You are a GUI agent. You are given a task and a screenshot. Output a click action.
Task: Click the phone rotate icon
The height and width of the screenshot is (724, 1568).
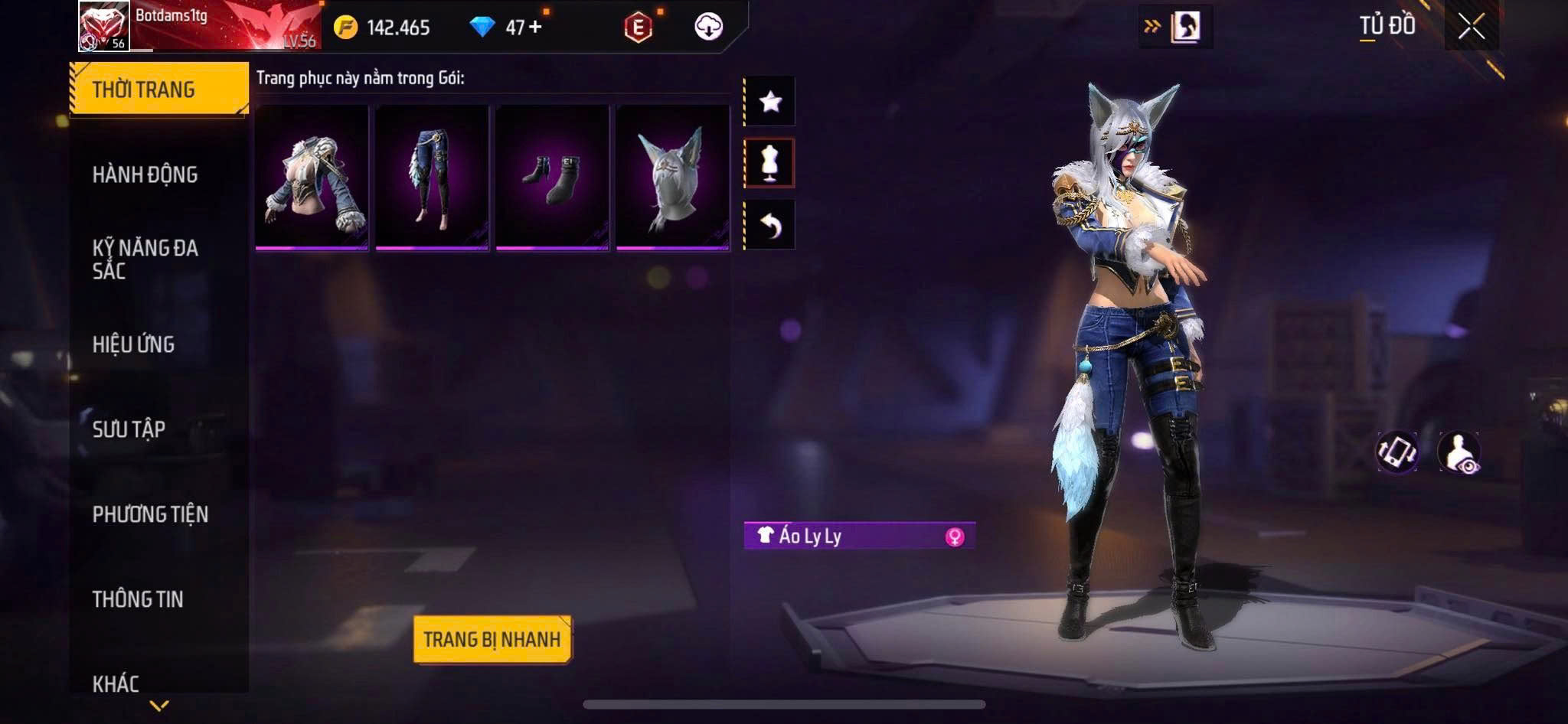pos(1396,452)
